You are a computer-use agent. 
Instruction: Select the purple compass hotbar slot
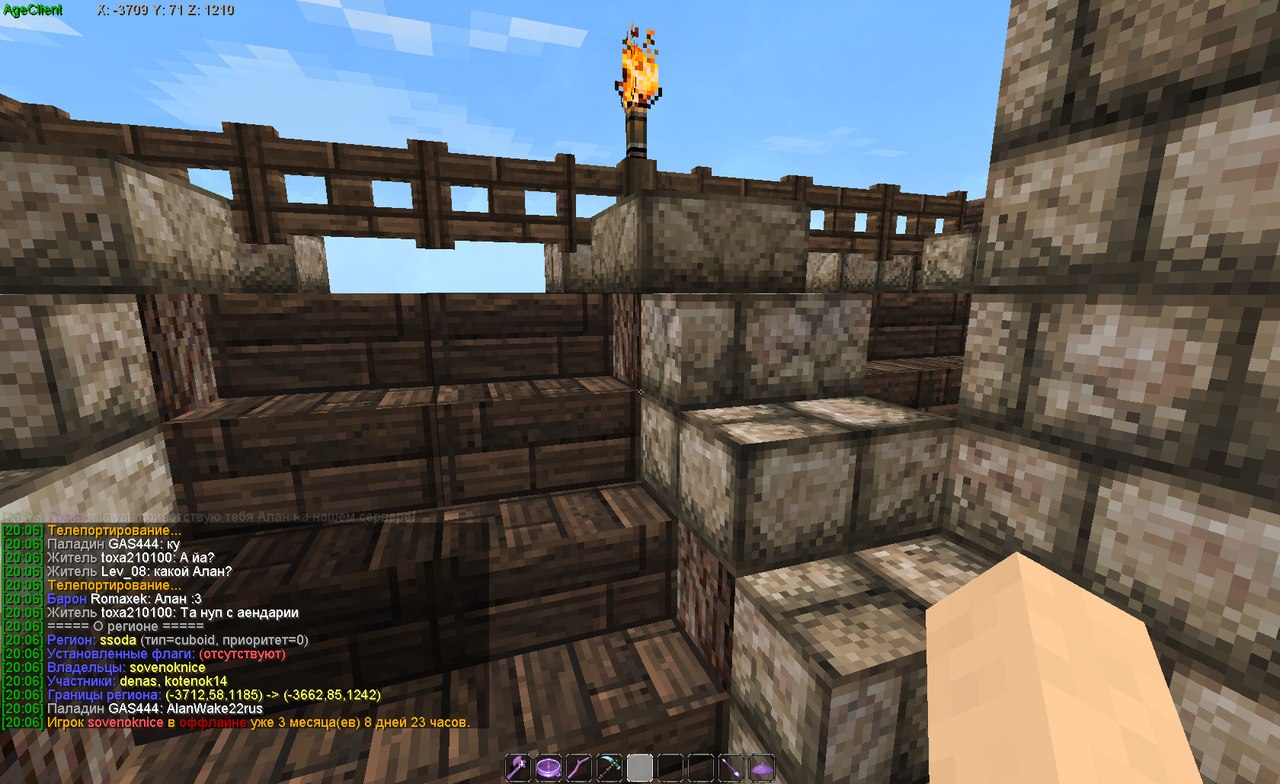pyautogui.click(x=547, y=767)
